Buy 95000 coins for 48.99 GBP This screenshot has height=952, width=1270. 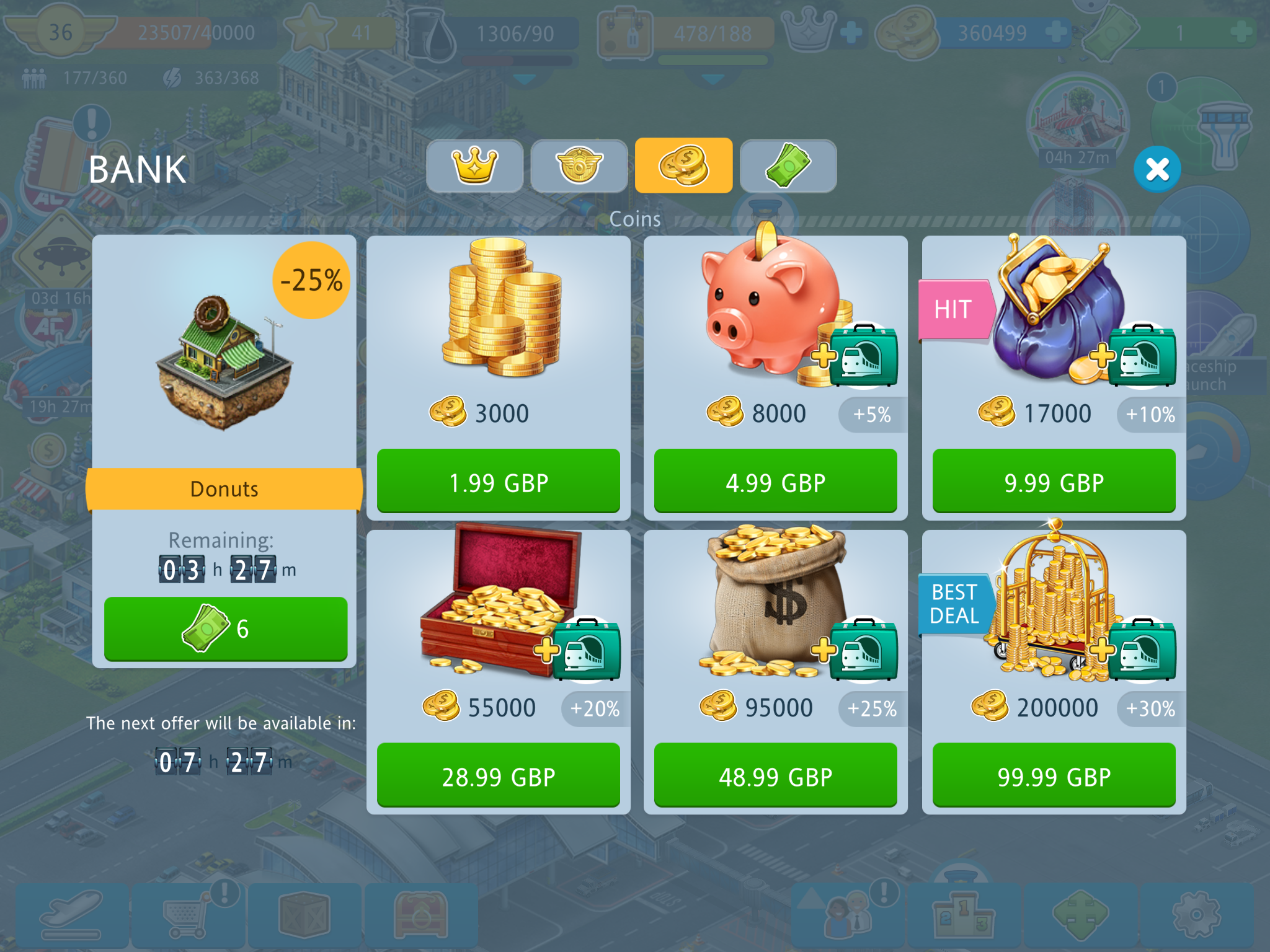pyautogui.click(x=775, y=775)
